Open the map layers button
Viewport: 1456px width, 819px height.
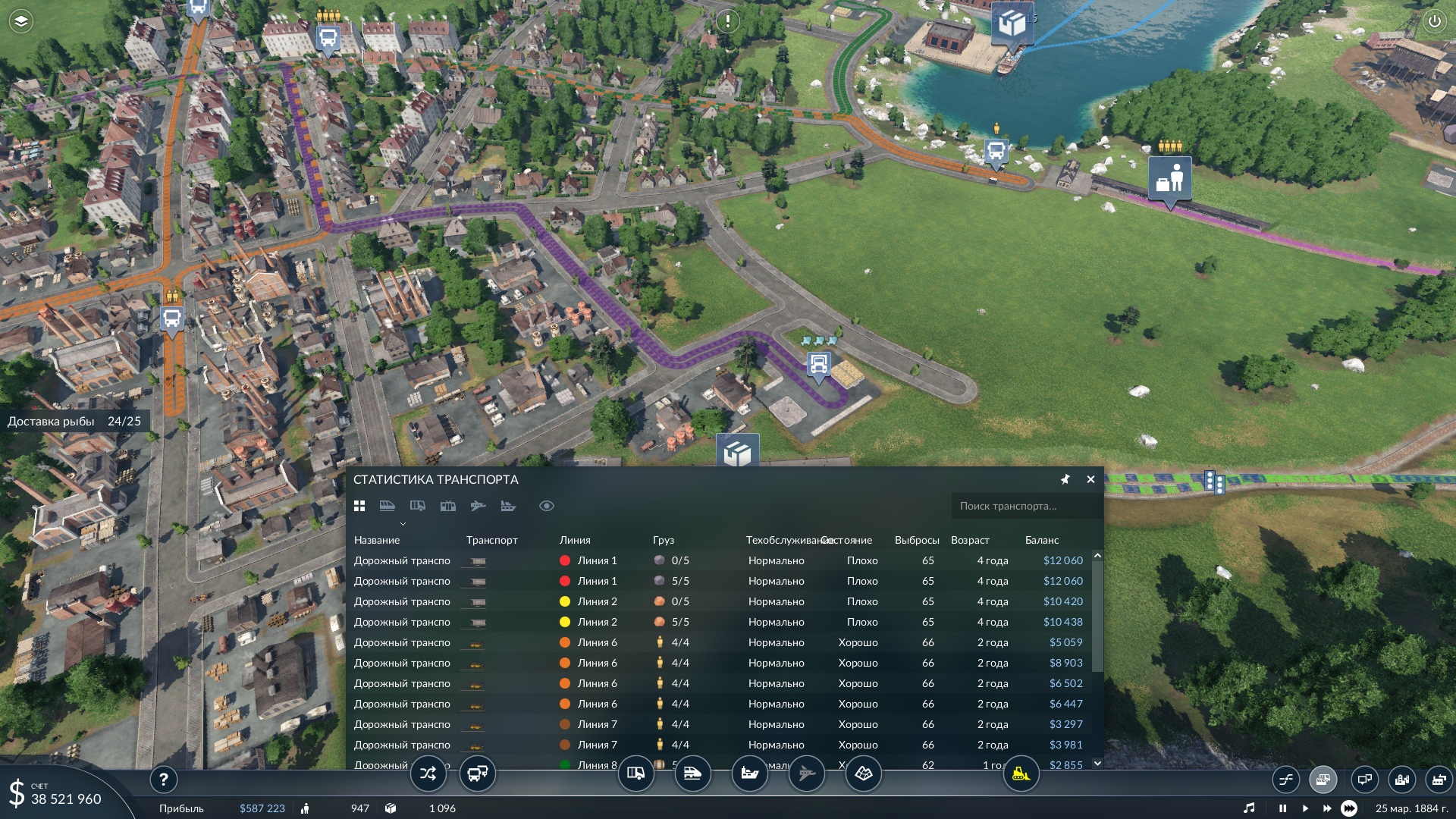pyautogui.click(x=20, y=21)
